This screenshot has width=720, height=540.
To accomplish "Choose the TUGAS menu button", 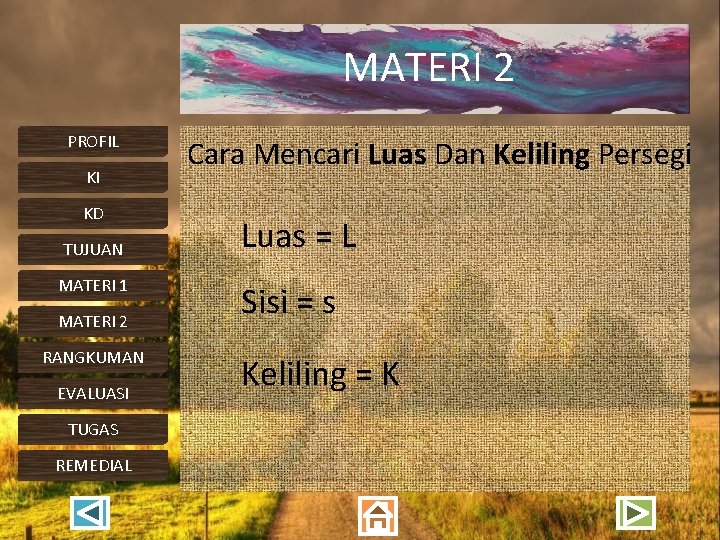I will [x=93, y=430].
